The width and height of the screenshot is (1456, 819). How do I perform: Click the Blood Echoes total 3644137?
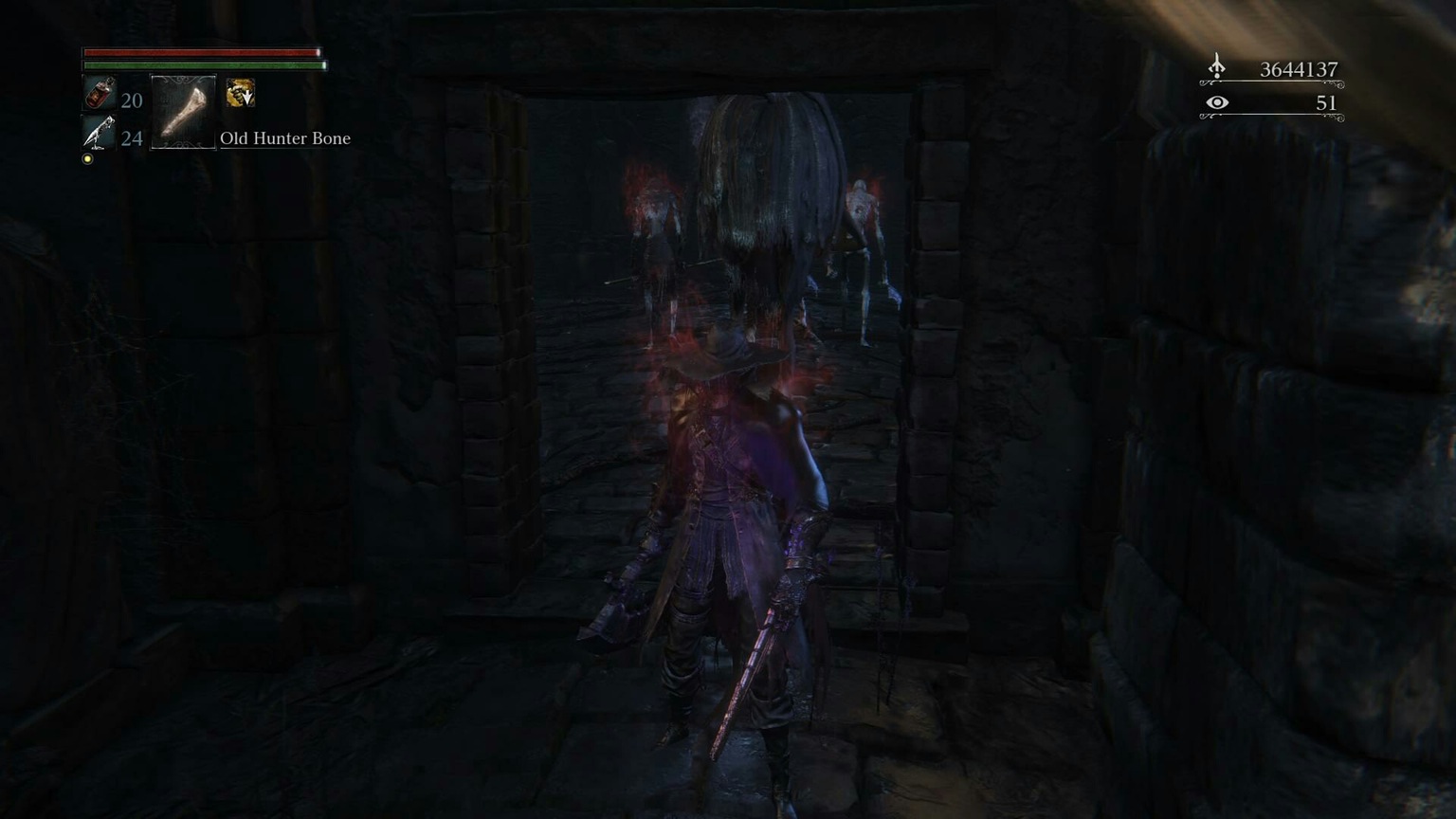[1298, 69]
